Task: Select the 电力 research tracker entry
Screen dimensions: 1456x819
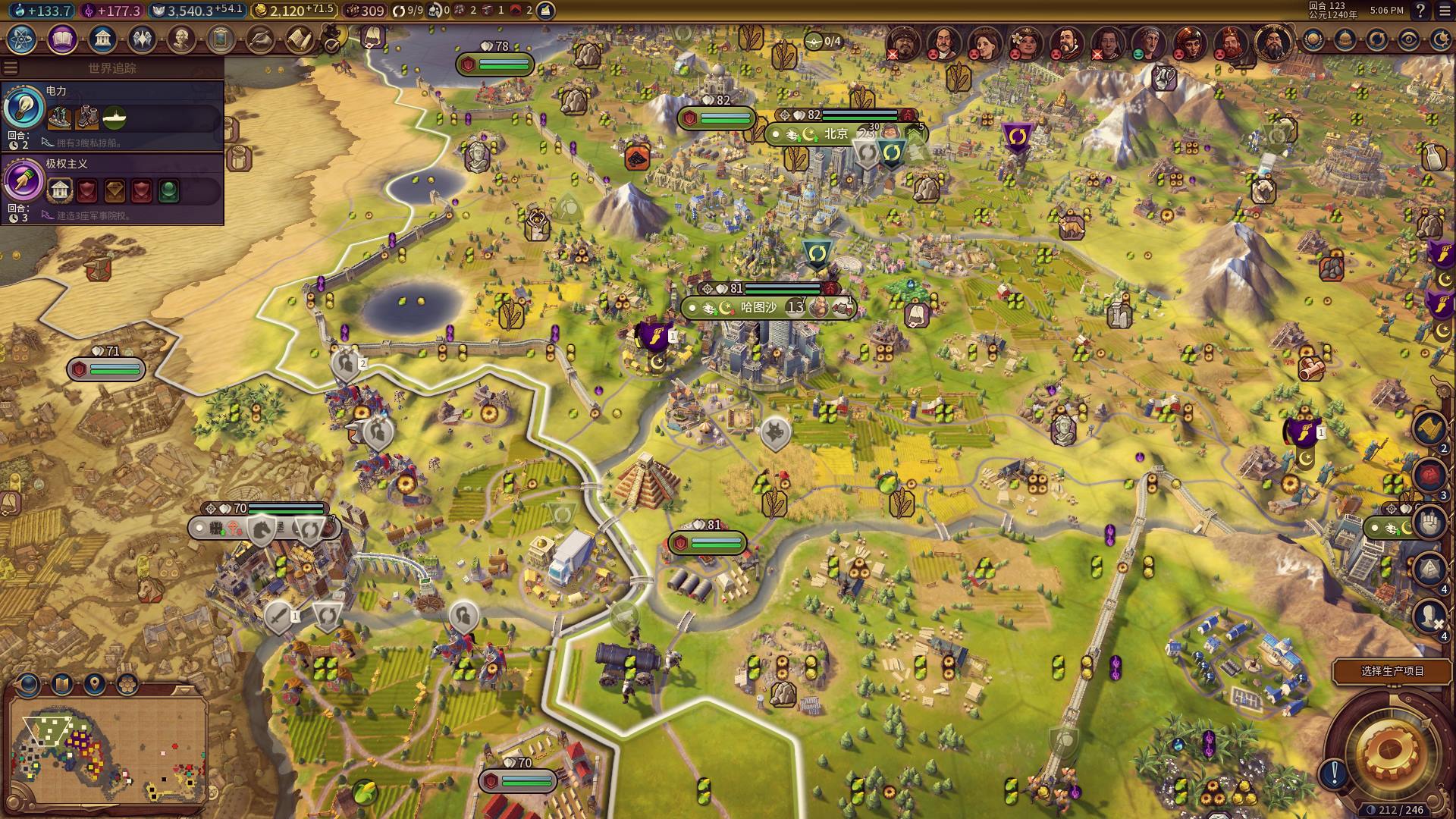Action: (112, 115)
